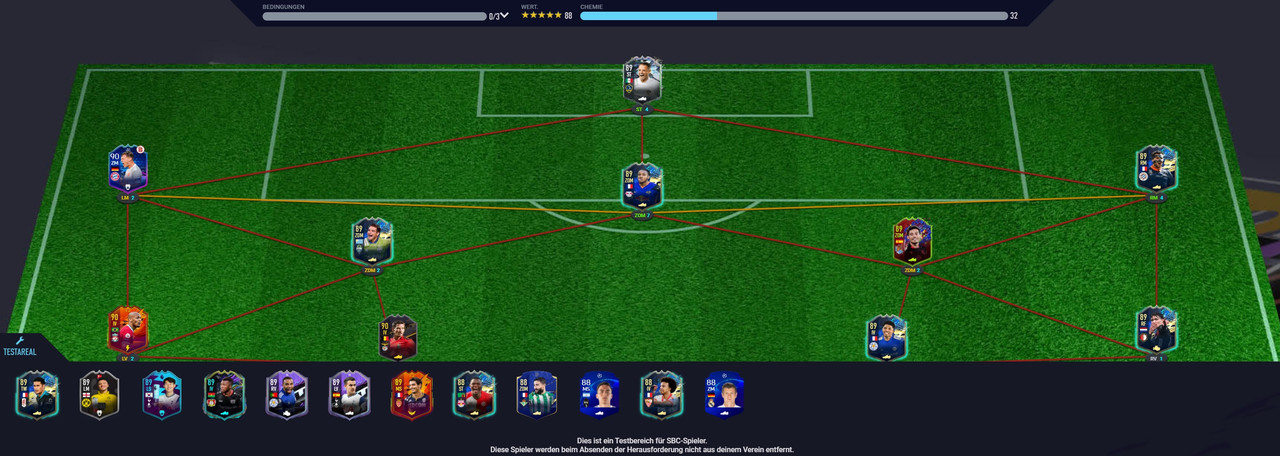This screenshot has height=456, width=1280.
Task: Click the teal-bordered 89 ZDM card
Action: point(372,241)
